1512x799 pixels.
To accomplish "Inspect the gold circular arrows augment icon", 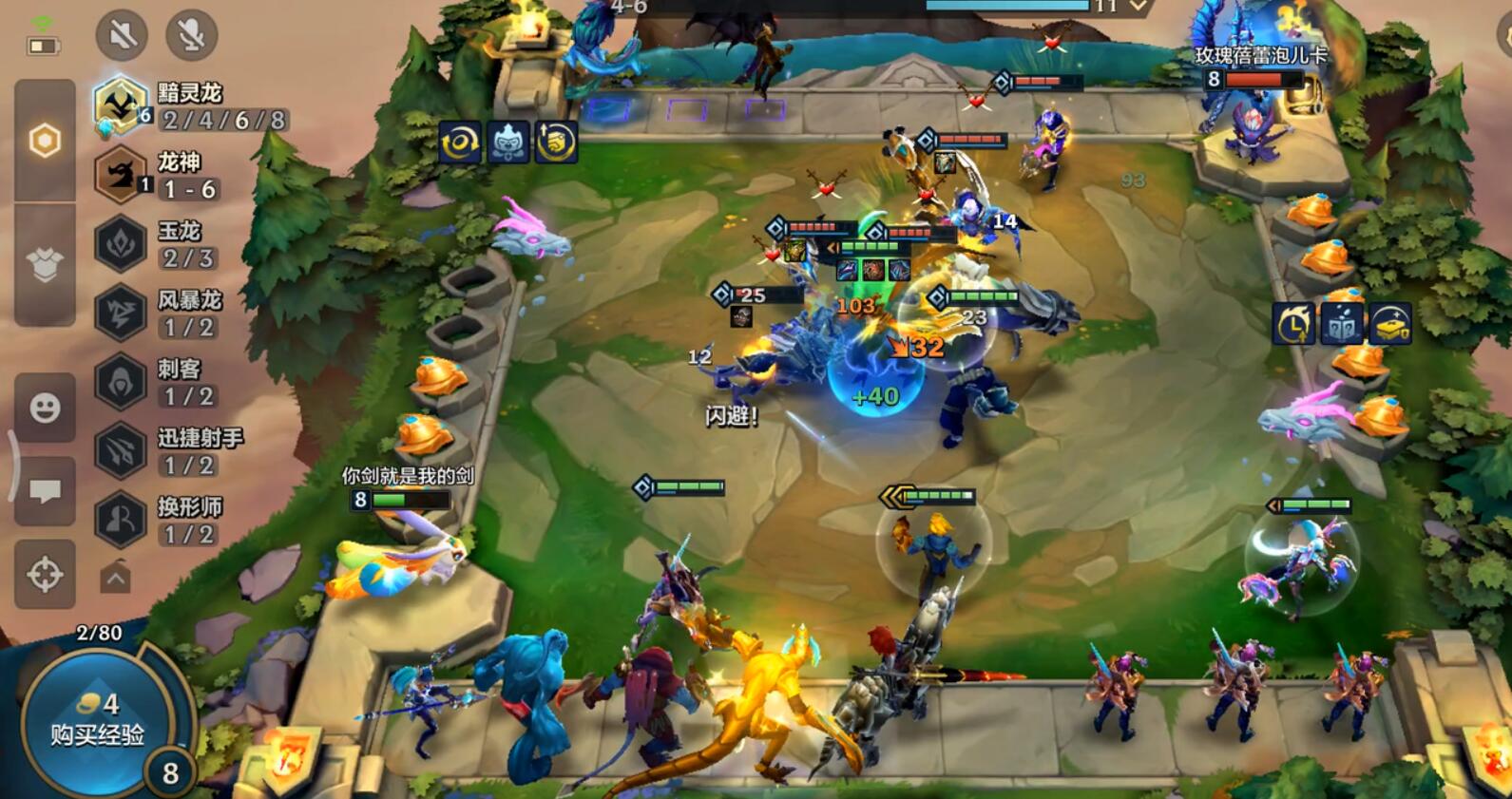I will (460, 143).
